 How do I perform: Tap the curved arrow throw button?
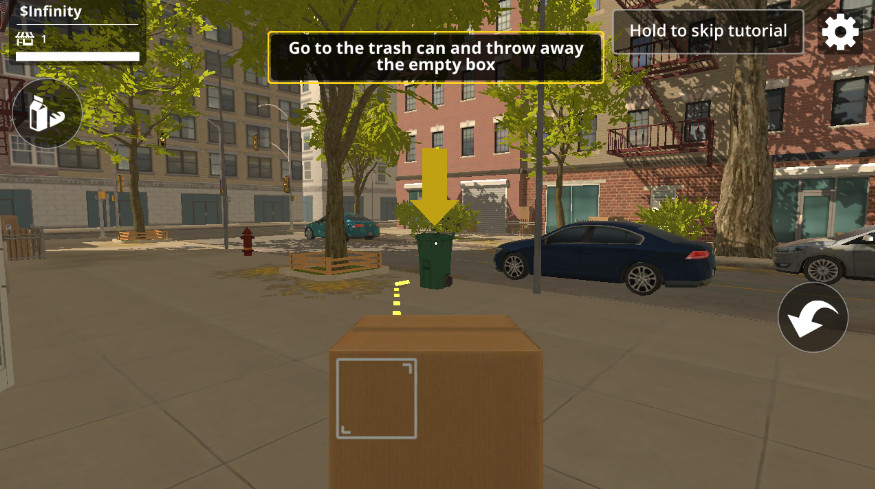point(813,318)
